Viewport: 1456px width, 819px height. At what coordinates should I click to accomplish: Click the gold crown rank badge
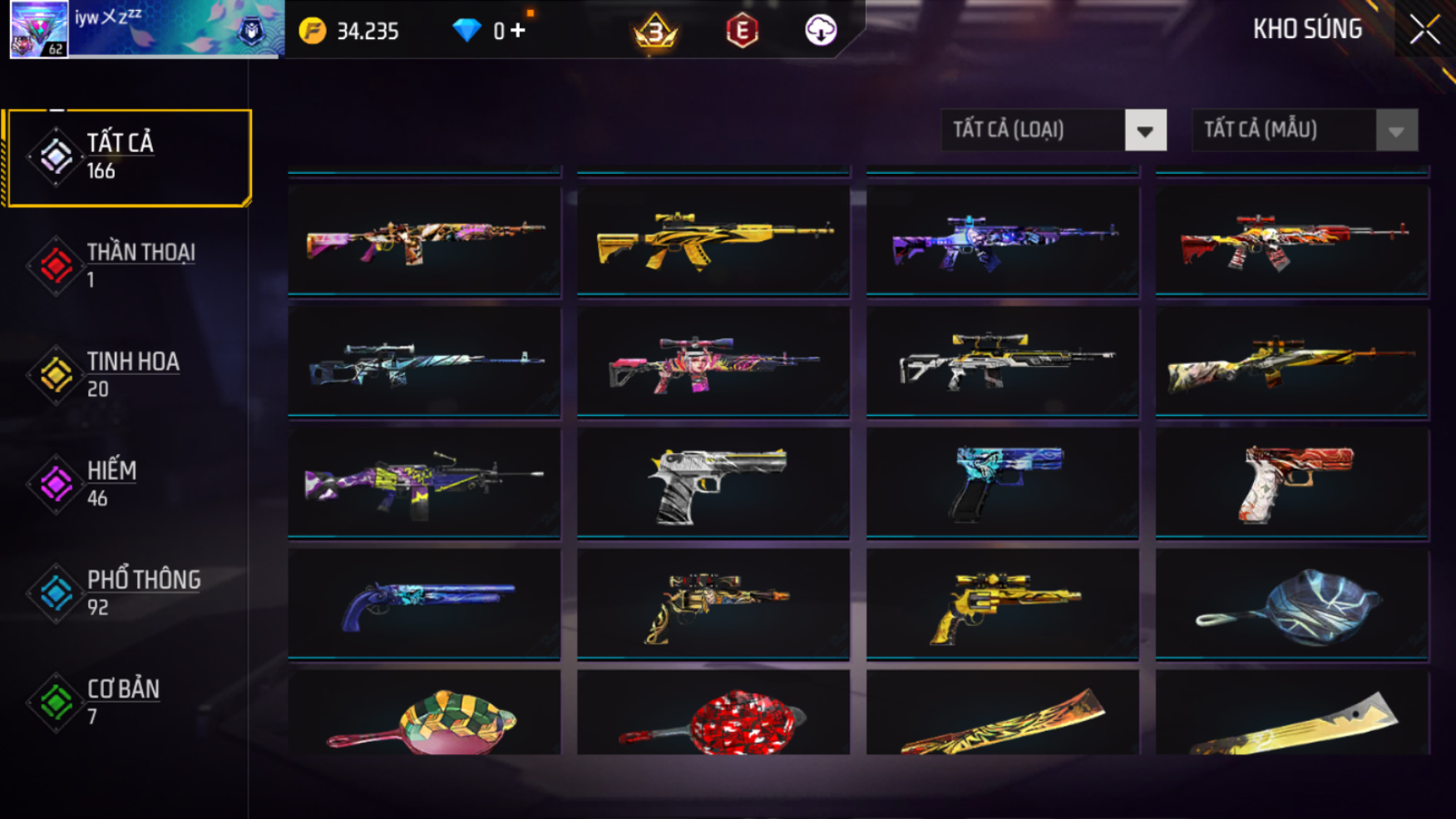pyautogui.click(x=655, y=31)
